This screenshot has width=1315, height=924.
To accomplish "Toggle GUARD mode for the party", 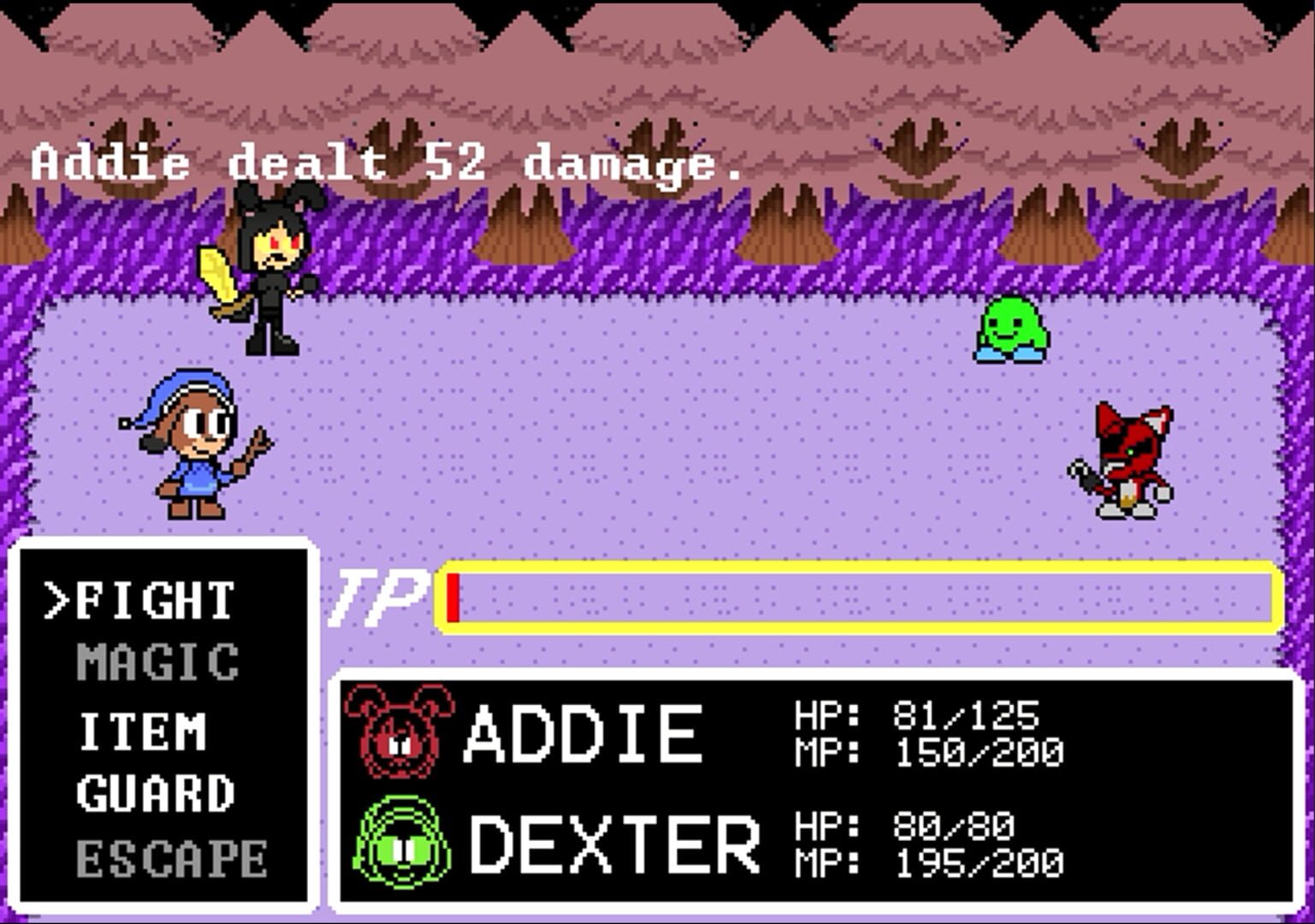I will [x=154, y=794].
